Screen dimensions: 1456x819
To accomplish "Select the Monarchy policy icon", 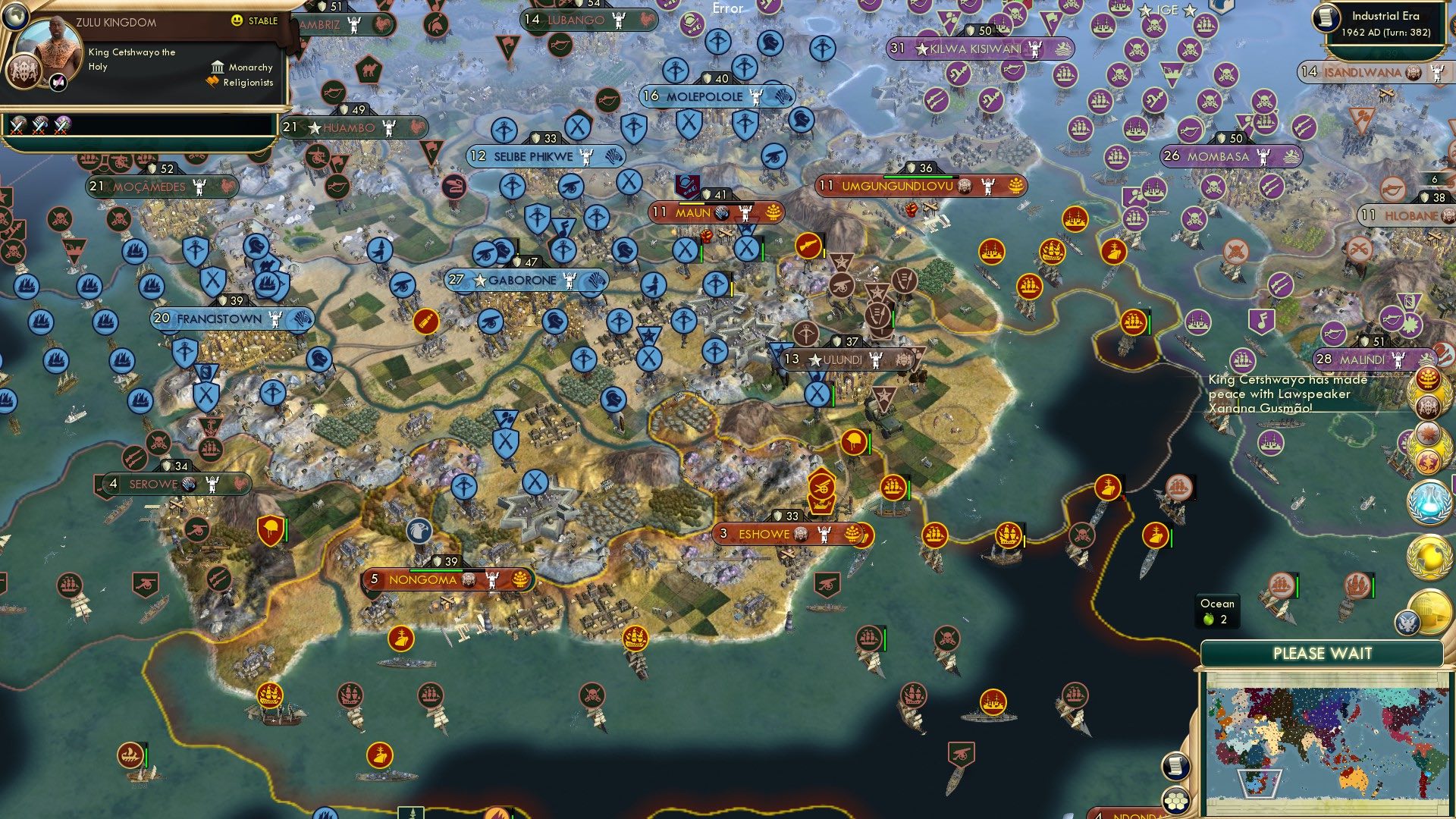I will pos(216,67).
